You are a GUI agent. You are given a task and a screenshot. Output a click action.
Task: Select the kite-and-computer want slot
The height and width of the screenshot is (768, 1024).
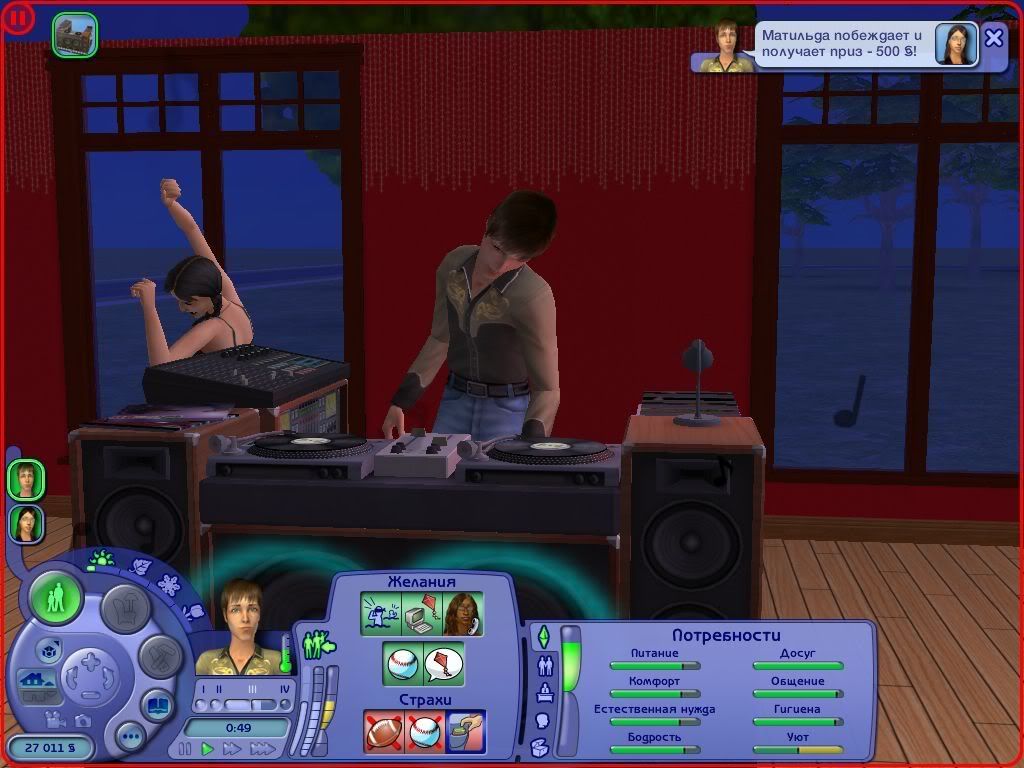tap(422, 614)
